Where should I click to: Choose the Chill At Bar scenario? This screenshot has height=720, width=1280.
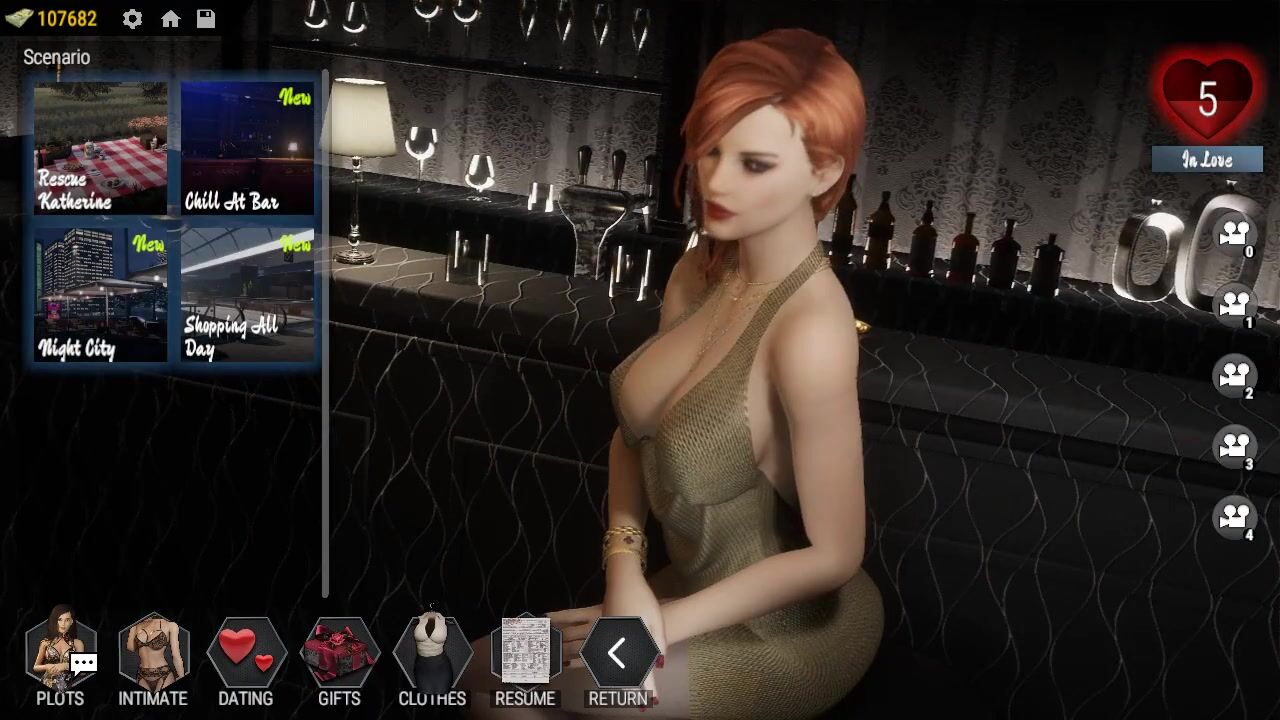point(247,148)
